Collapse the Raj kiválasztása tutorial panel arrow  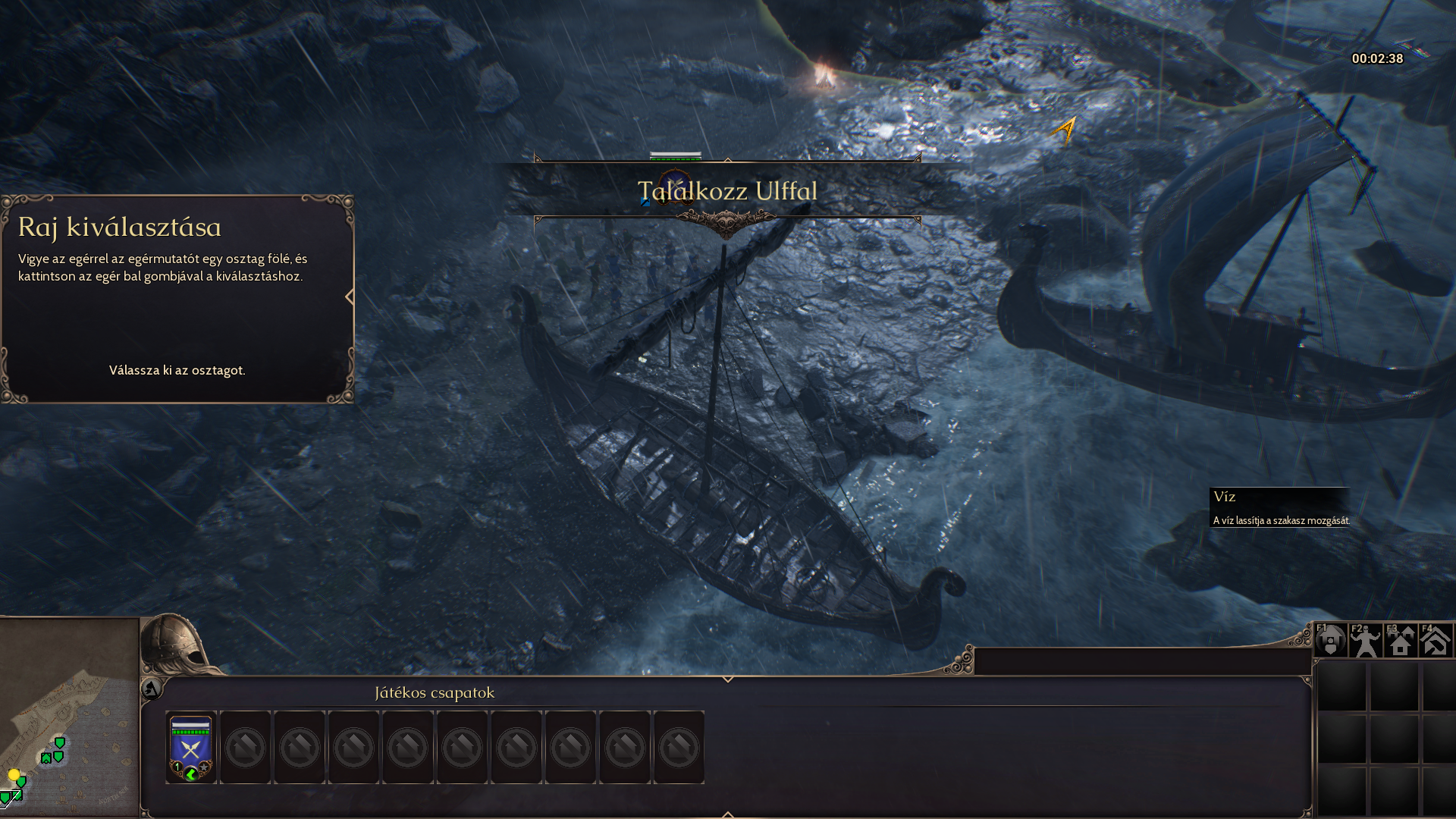350,297
